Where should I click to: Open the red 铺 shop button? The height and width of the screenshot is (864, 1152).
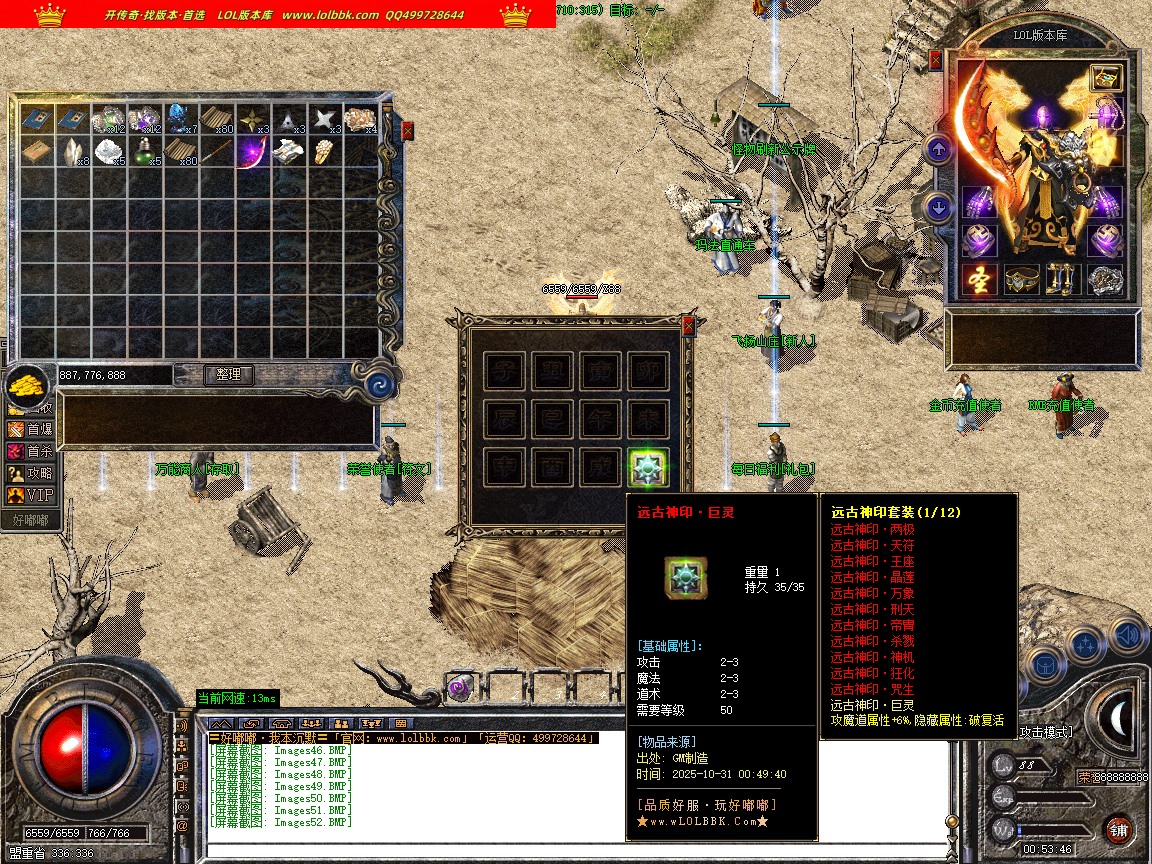[x=1119, y=829]
